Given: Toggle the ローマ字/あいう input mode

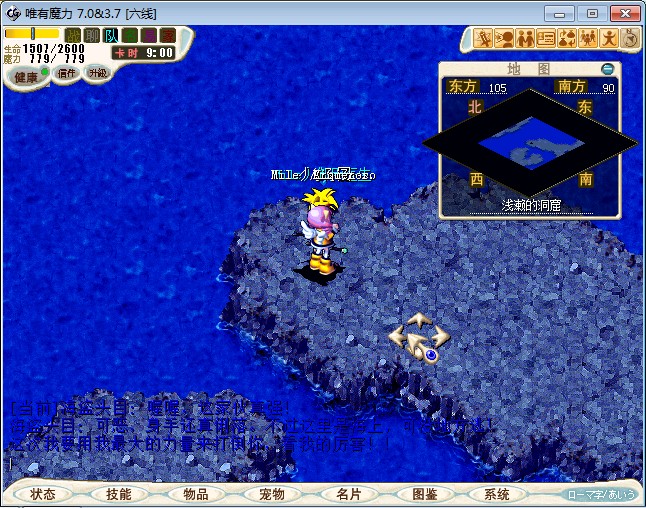Looking at the screenshot, I should (601, 494).
